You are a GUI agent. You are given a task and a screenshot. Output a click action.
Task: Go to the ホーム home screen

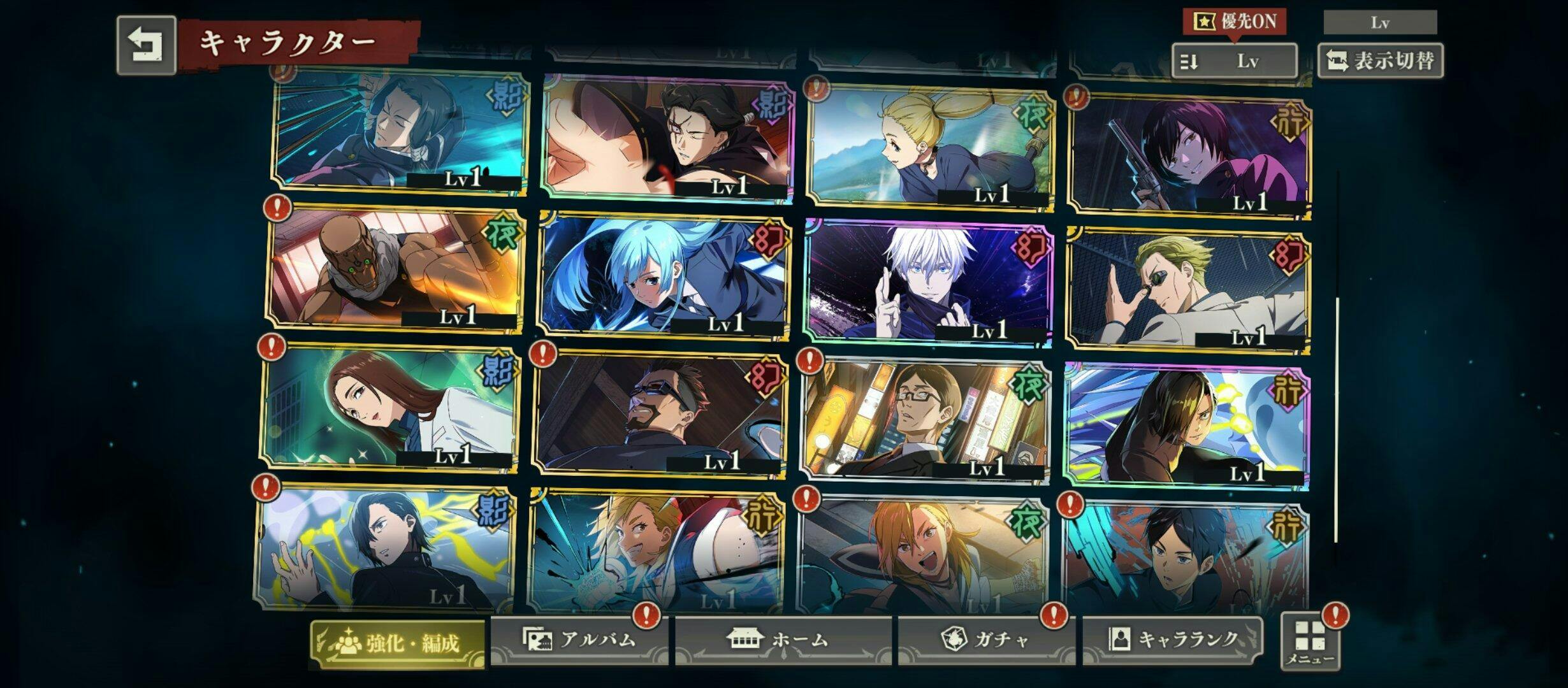[783, 640]
